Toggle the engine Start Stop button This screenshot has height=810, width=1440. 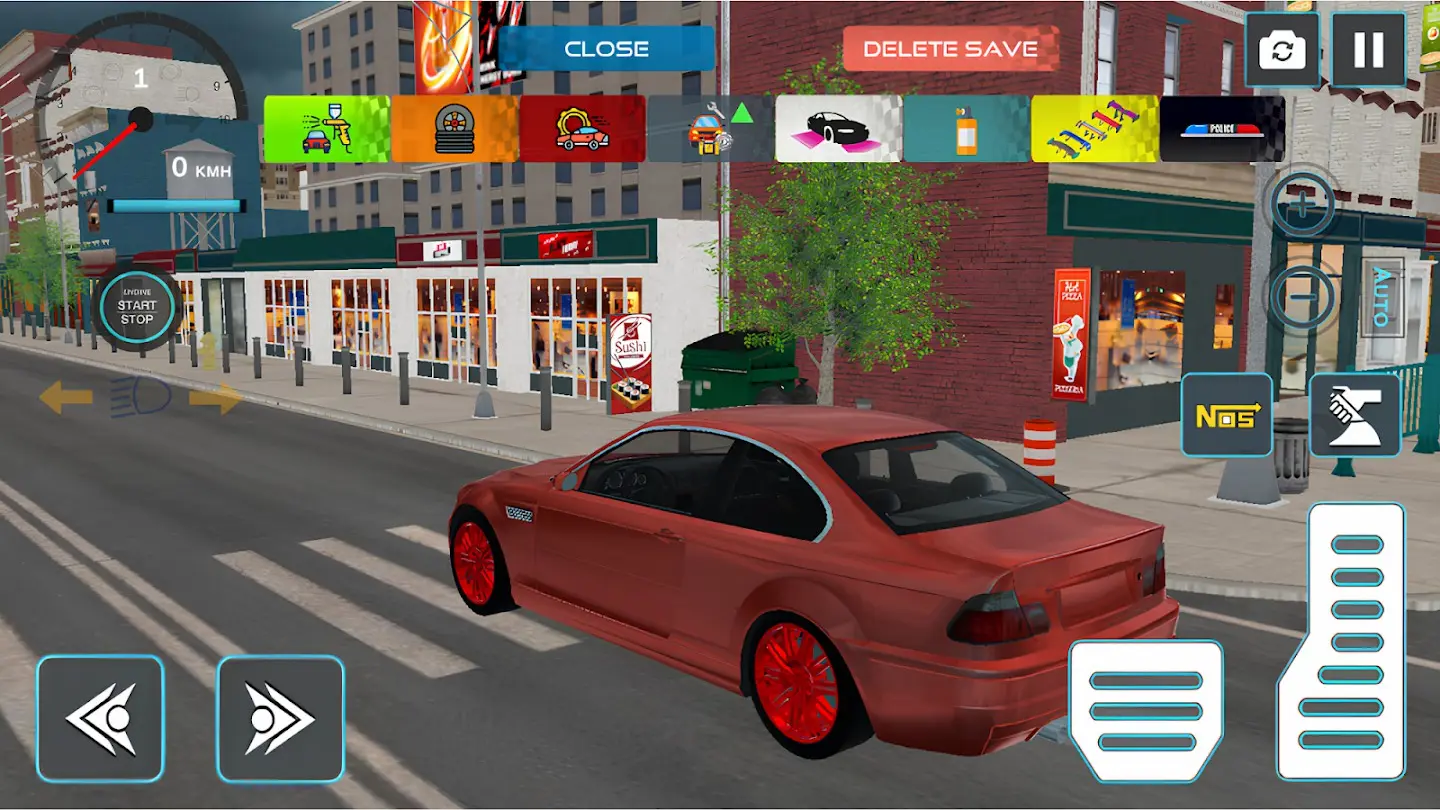pos(137,311)
